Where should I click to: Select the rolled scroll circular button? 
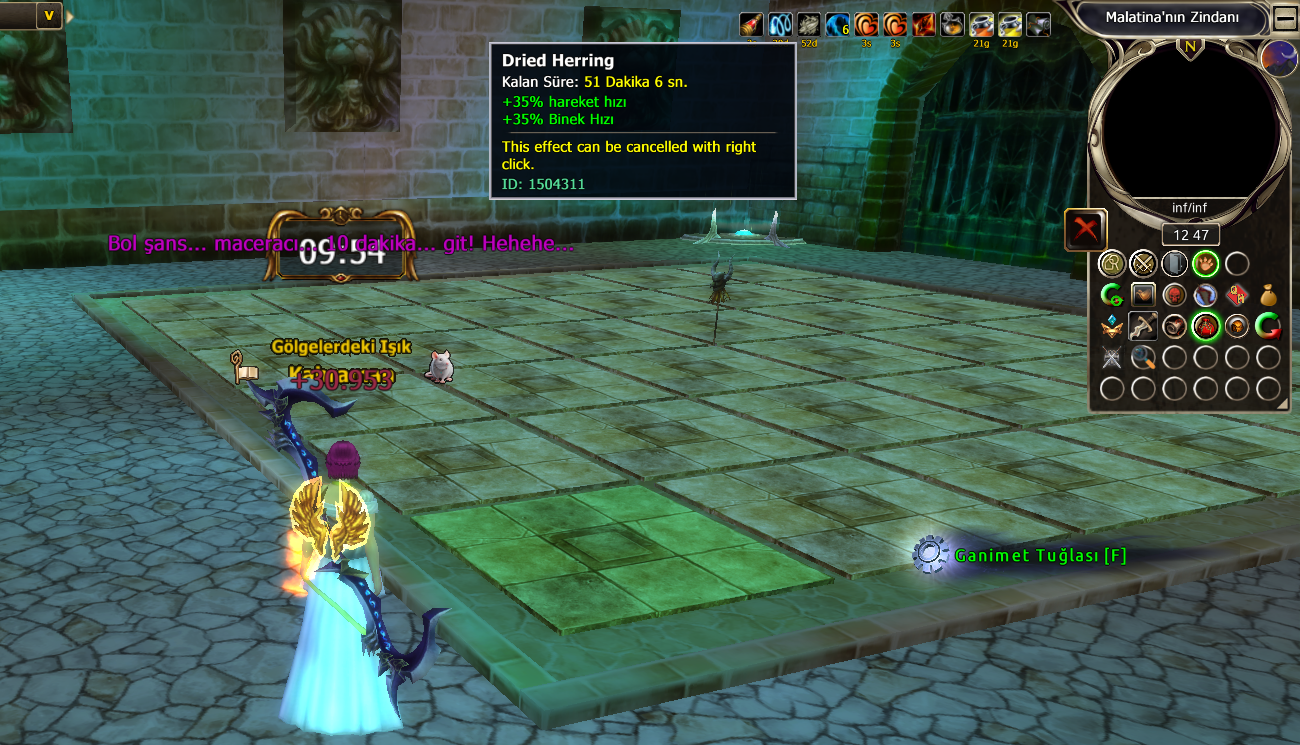pos(1174,326)
